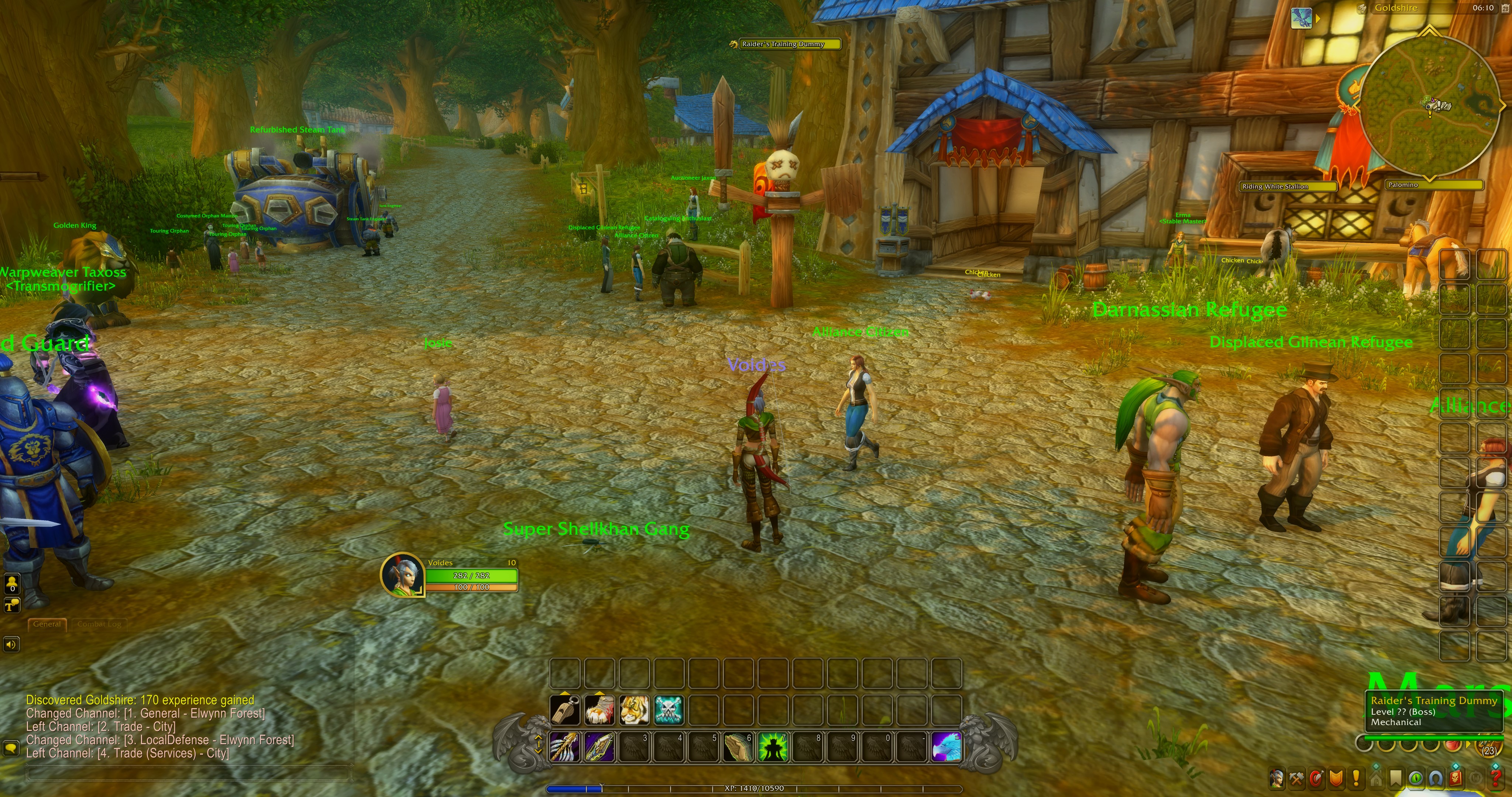Image resolution: width=1512 pixels, height=797 pixels.
Task: Toggle the chat bubble icon above the chat
Action: pyautogui.click(x=12, y=606)
